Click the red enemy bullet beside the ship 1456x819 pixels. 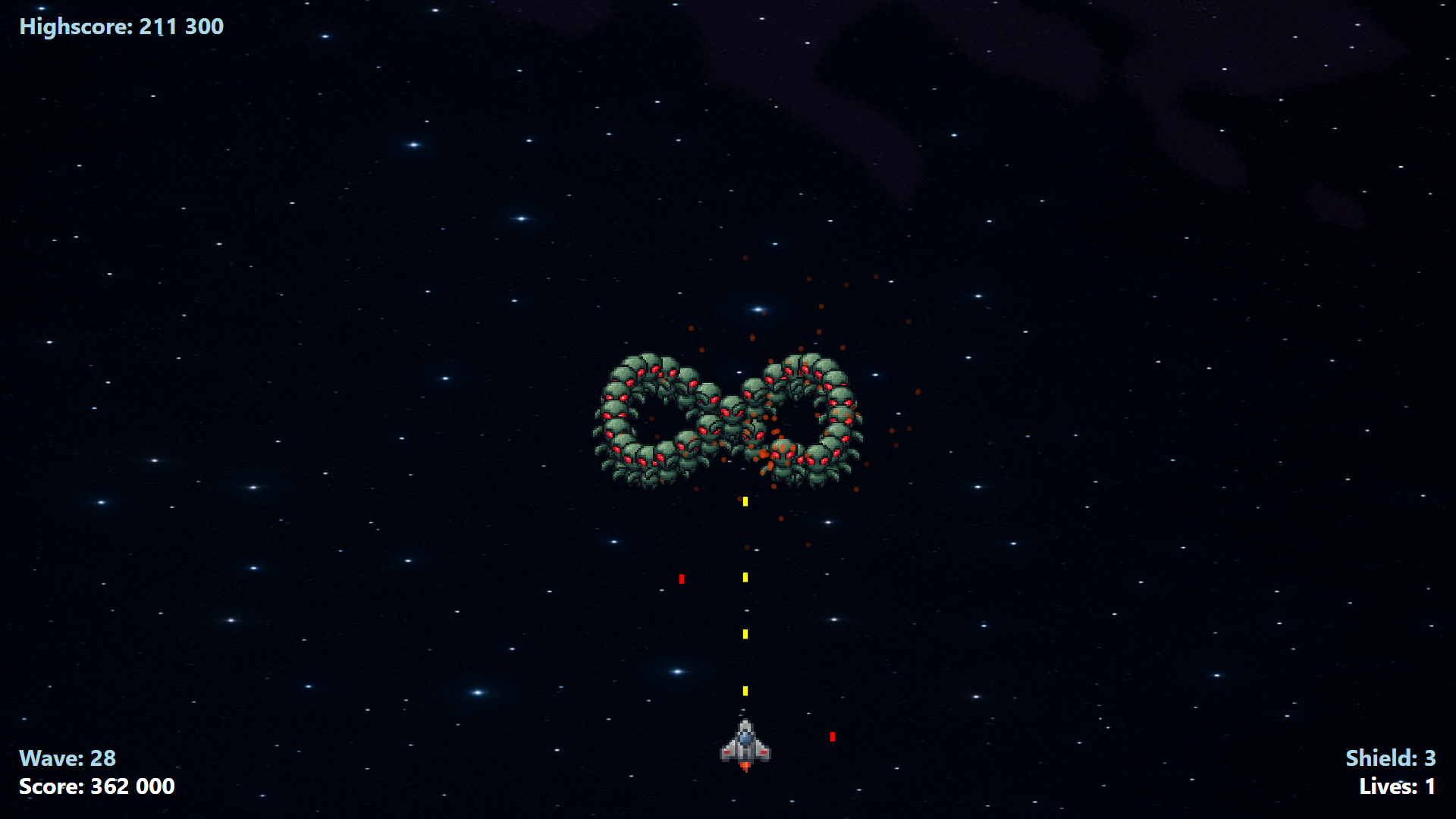pos(832,736)
